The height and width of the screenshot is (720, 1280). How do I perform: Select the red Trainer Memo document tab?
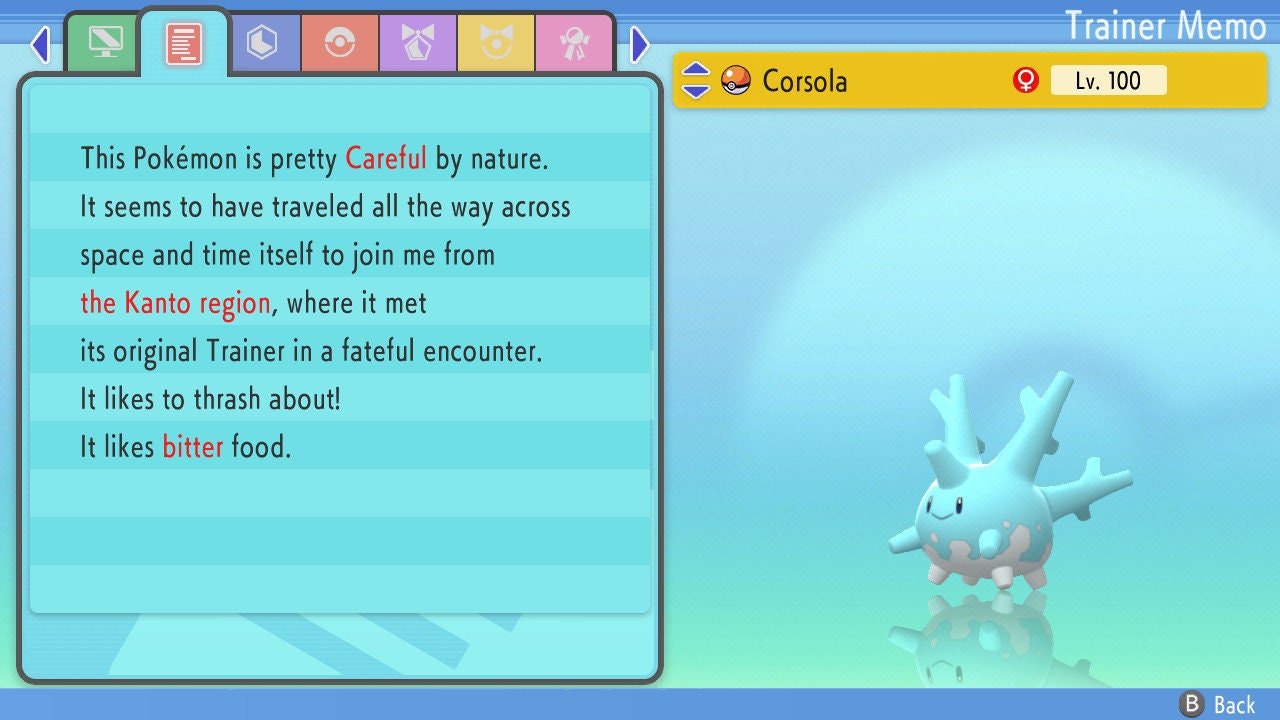point(183,43)
